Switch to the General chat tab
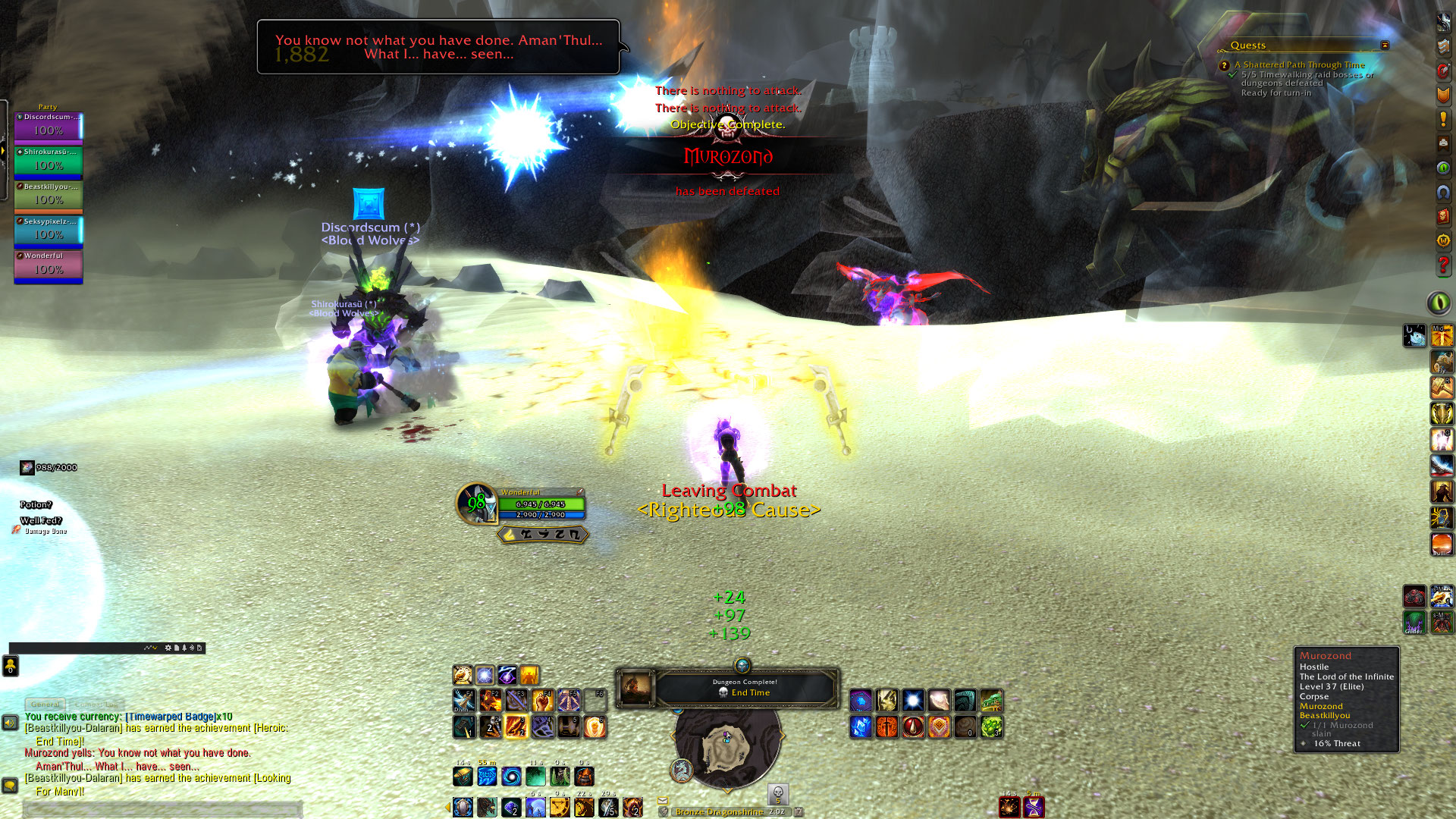Screen dimensions: 1456x819 click(45, 704)
